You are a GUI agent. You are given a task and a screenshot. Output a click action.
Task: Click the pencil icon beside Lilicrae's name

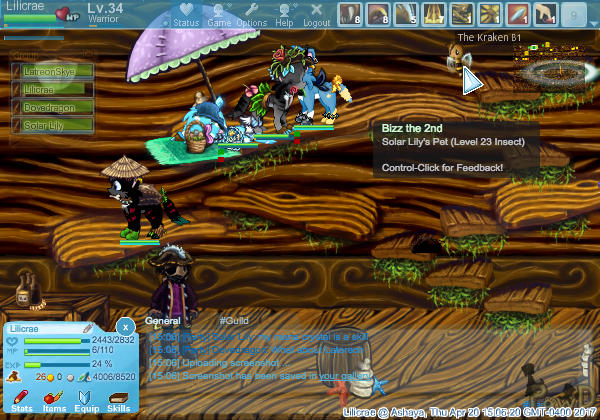(x=88, y=328)
